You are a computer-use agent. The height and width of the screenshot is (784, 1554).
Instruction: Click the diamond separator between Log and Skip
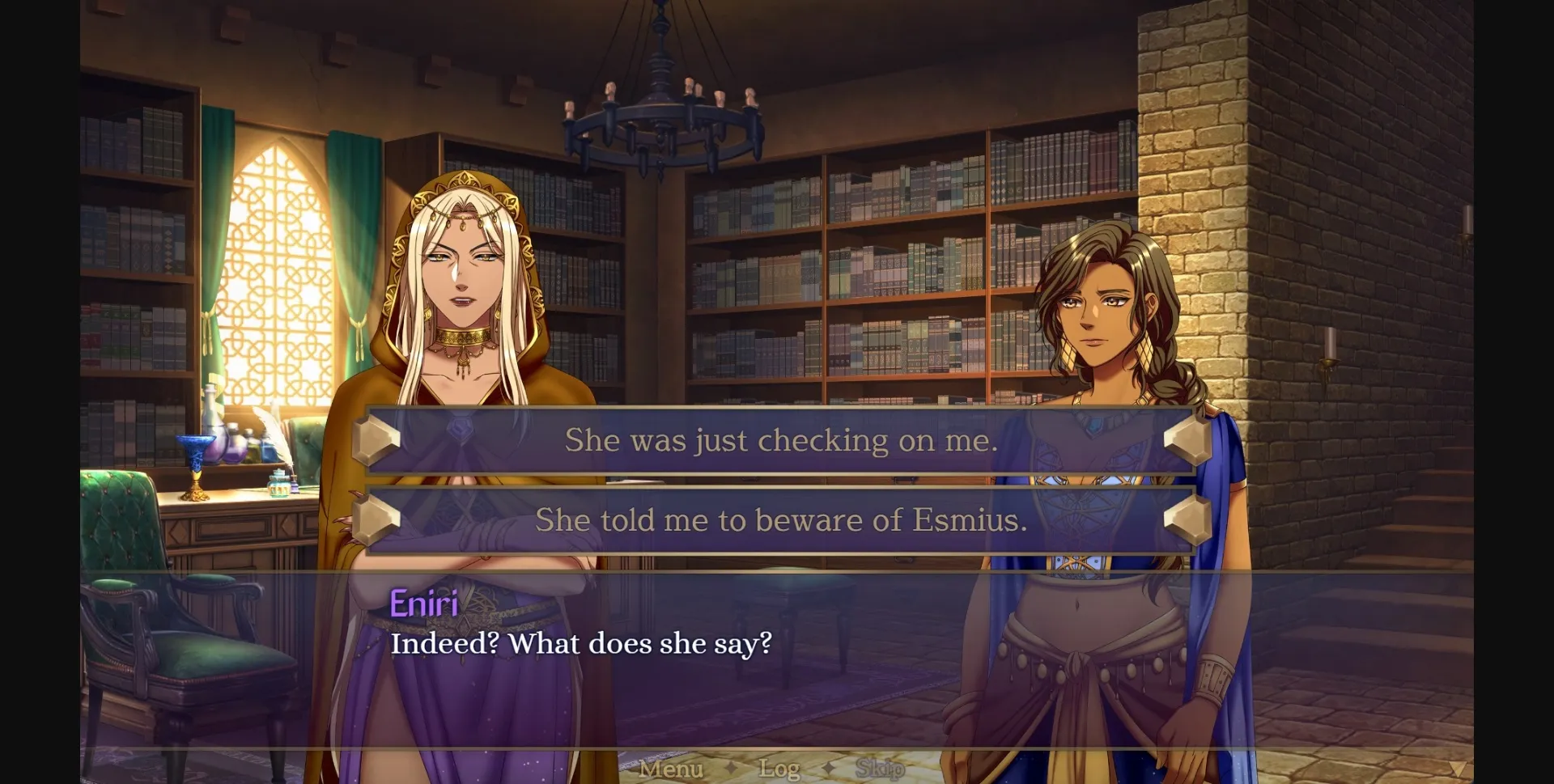pos(827,769)
